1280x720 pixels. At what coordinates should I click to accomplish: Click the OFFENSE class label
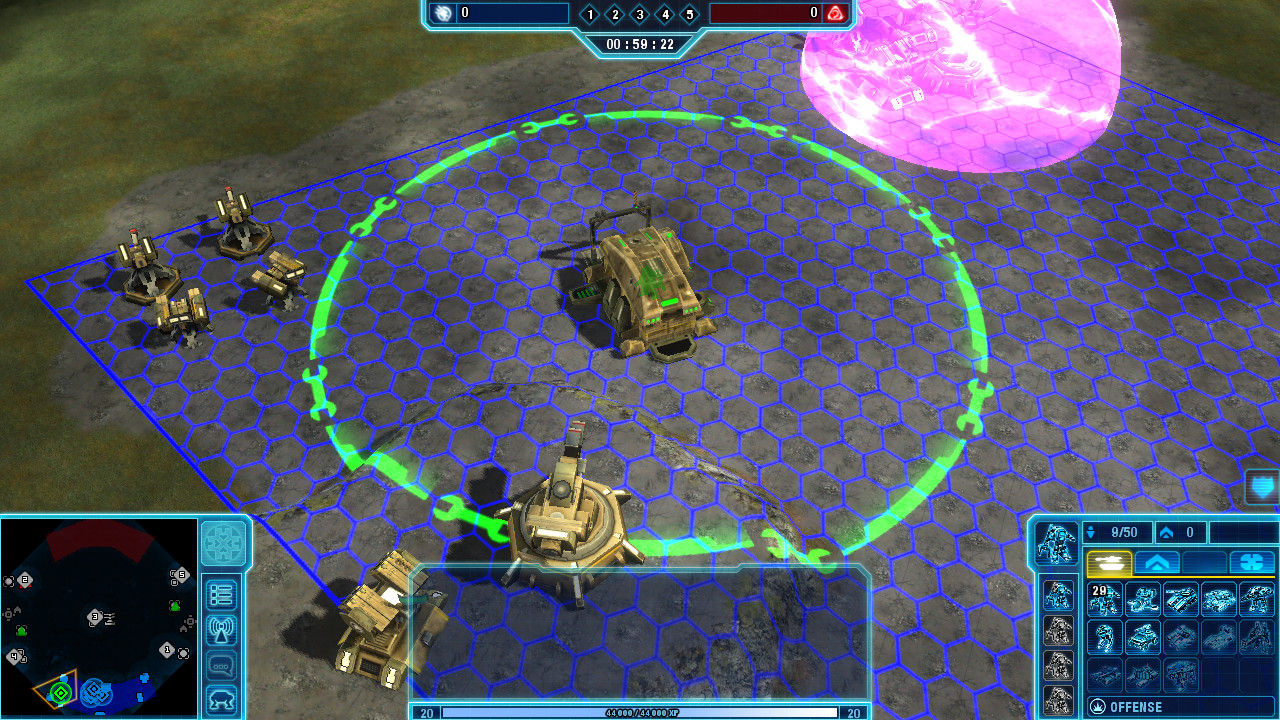[x=1135, y=707]
